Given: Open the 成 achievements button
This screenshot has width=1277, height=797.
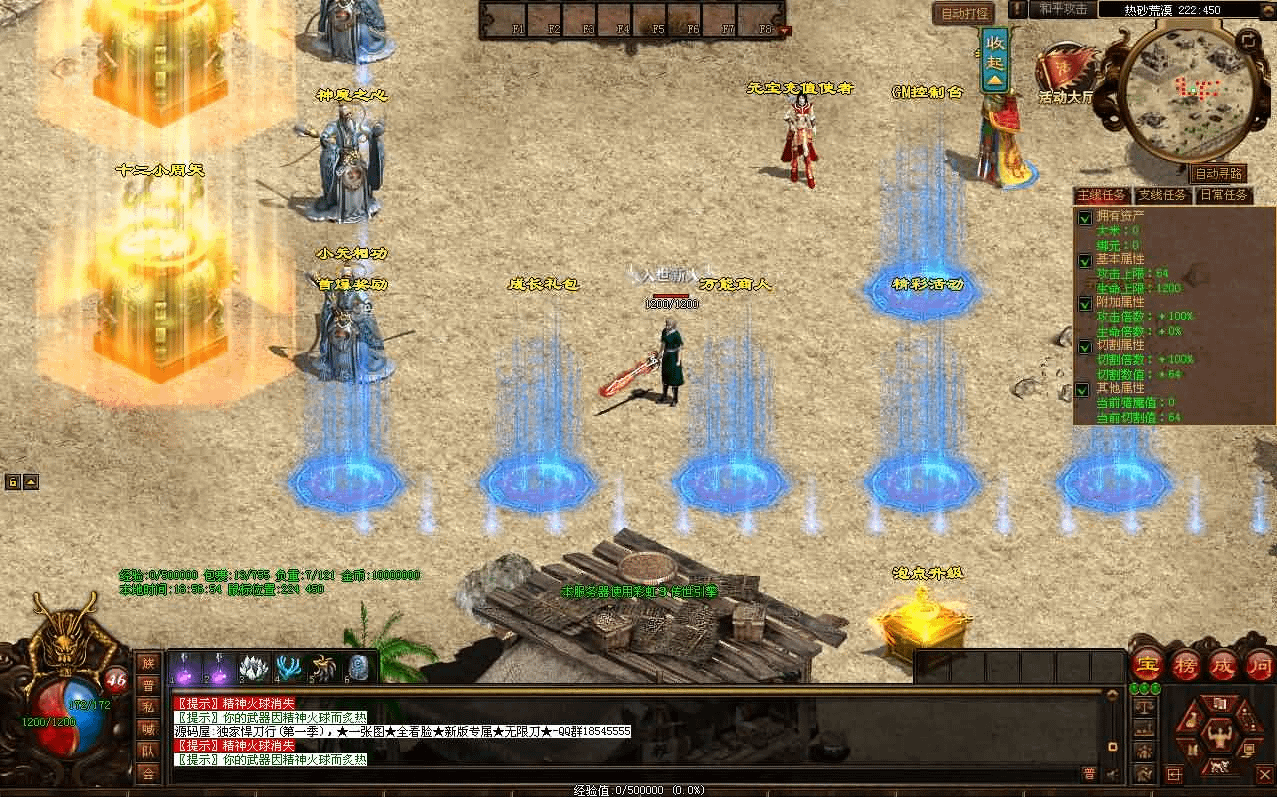Looking at the screenshot, I should (x=1223, y=665).
